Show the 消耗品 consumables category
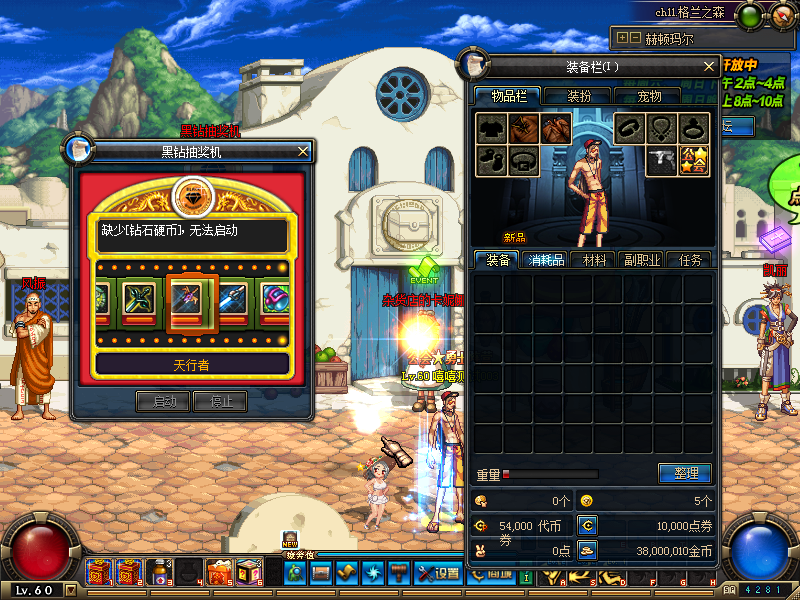The height and width of the screenshot is (600, 800). (546, 260)
